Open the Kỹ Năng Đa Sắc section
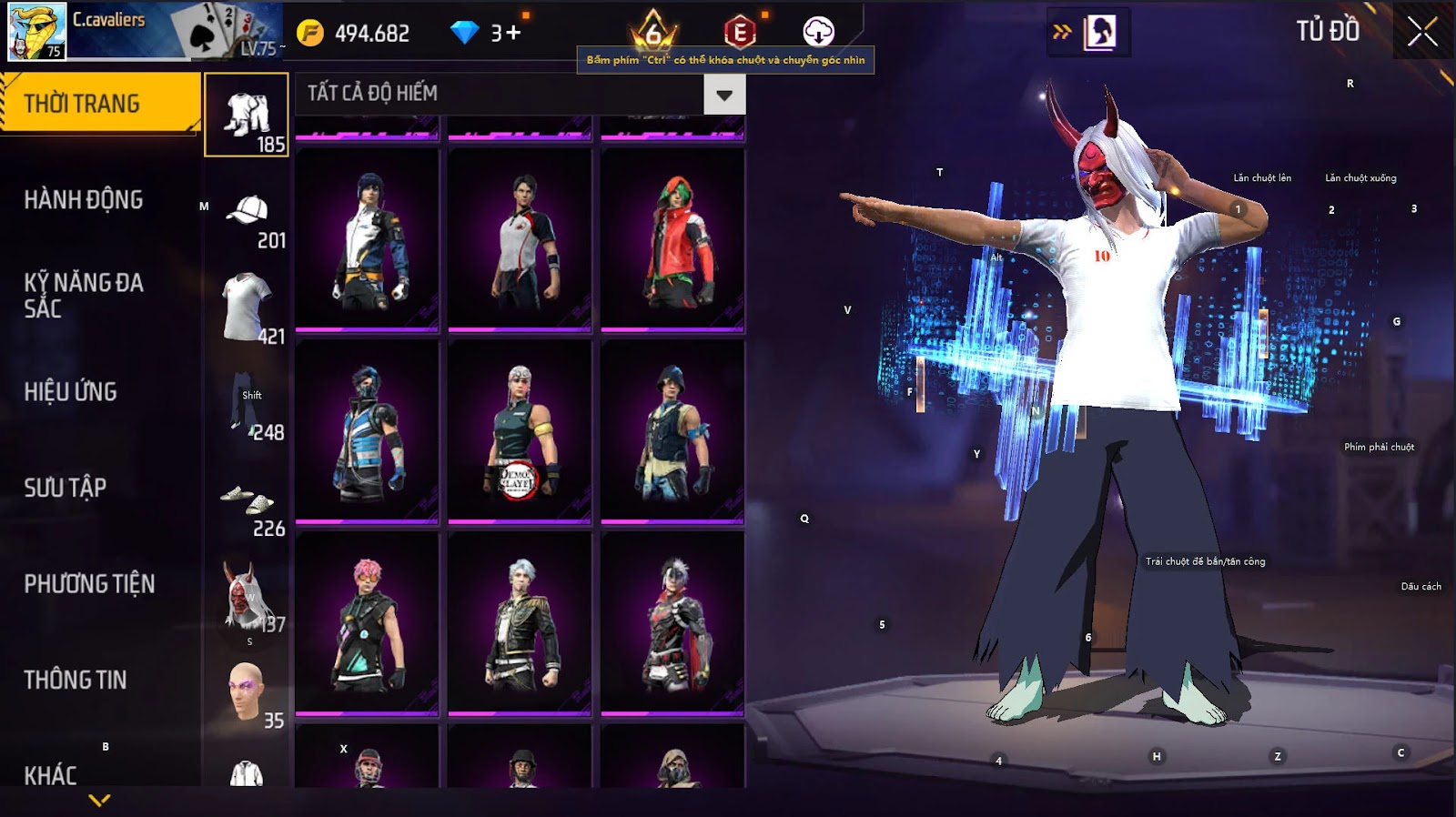1456x817 pixels. [84, 296]
